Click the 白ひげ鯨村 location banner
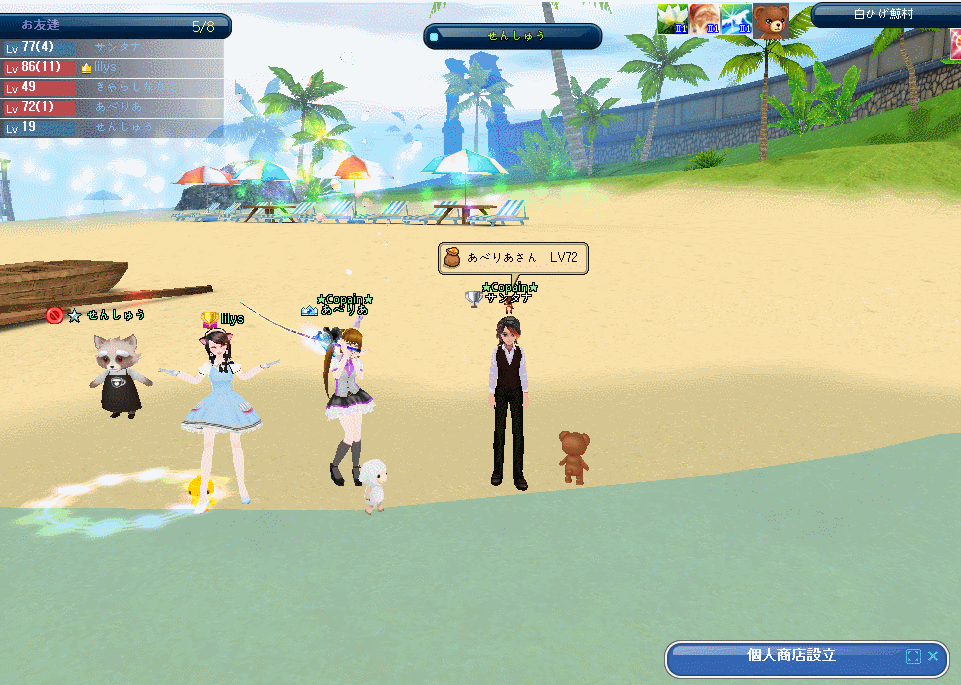961x685 pixels. [884, 14]
